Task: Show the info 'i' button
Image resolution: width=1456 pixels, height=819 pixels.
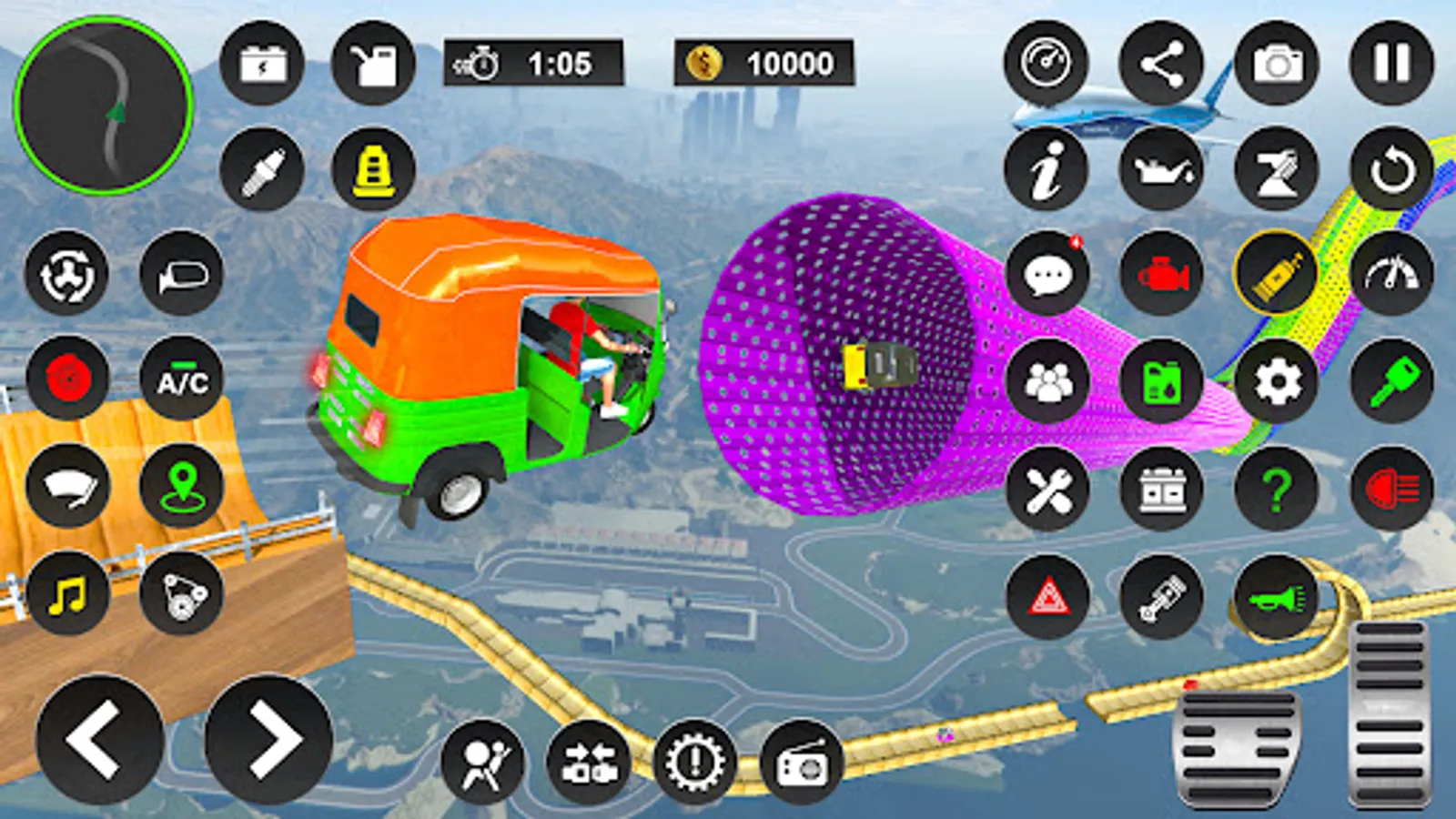Action: coord(1047,169)
